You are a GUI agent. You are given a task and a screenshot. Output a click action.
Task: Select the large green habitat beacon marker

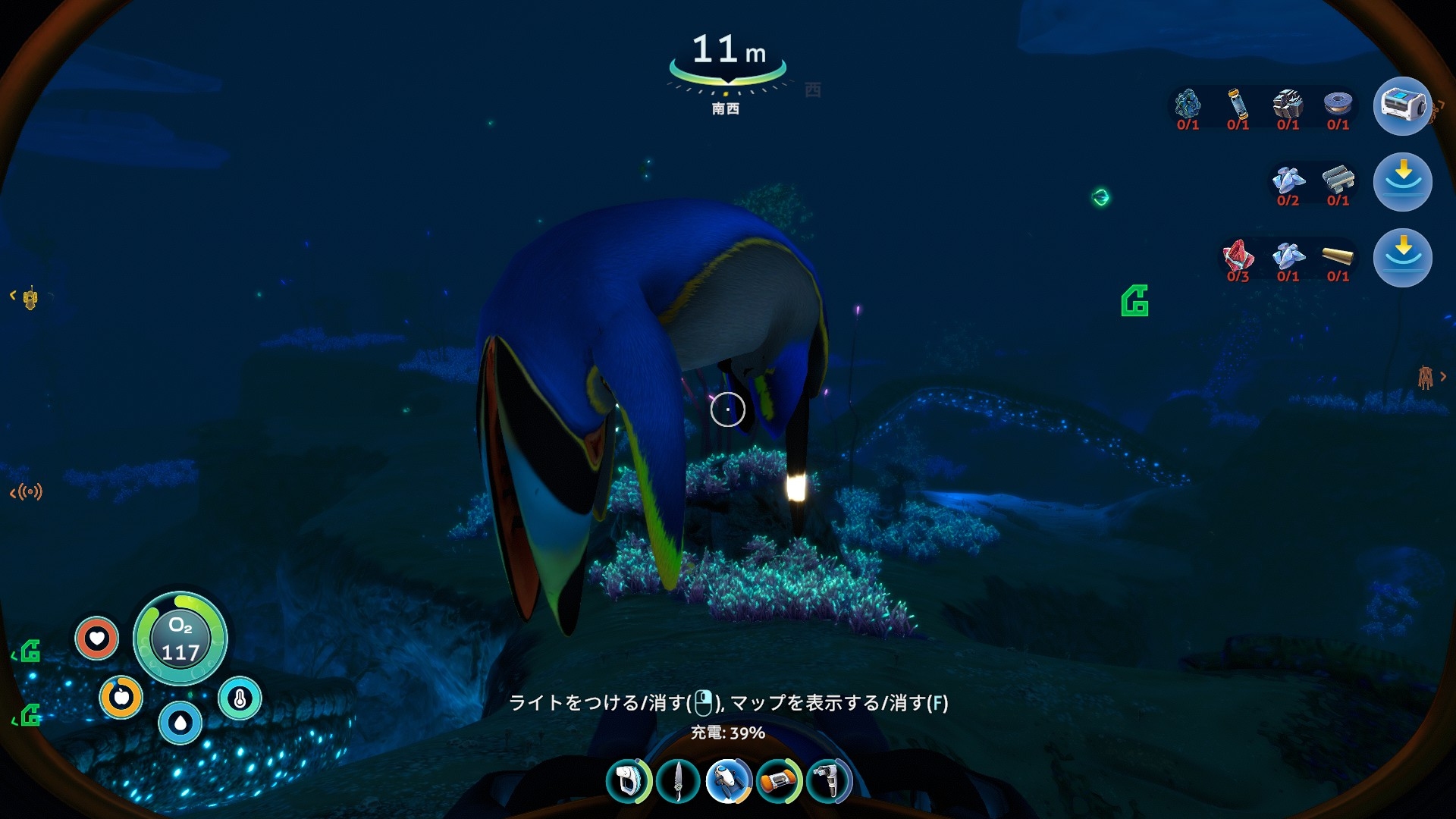coord(1135,301)
